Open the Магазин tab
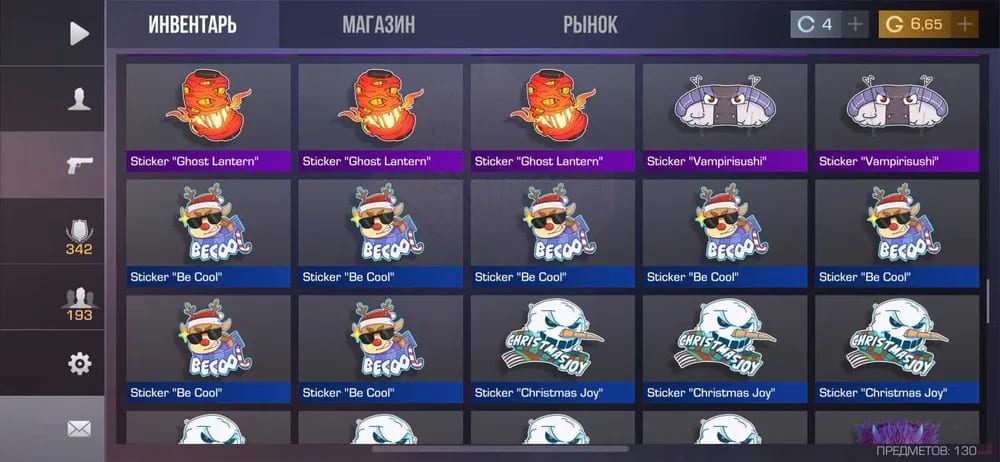Screen dimensions: 1000x462 coord(378,24)
